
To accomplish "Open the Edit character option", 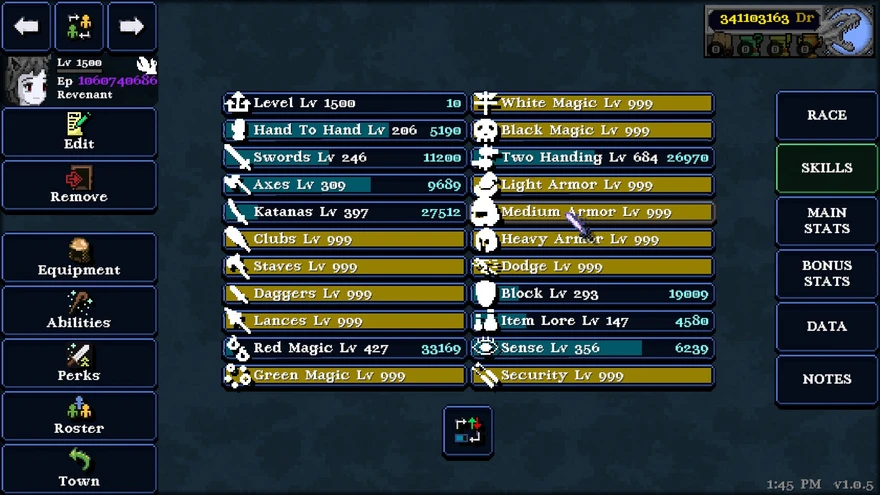I will (x=79, y=132).
